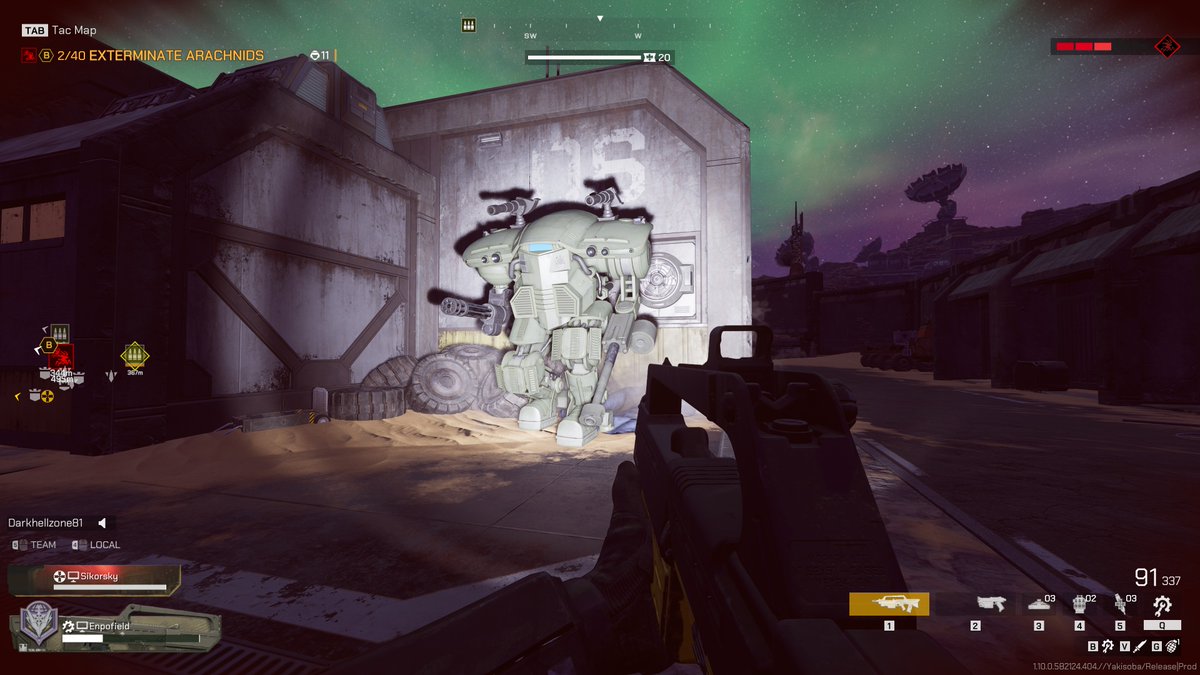This screenshot has width=1200, height=675.
Task: Switch to the sidearm pistol slot
Action: click(990, 603)
